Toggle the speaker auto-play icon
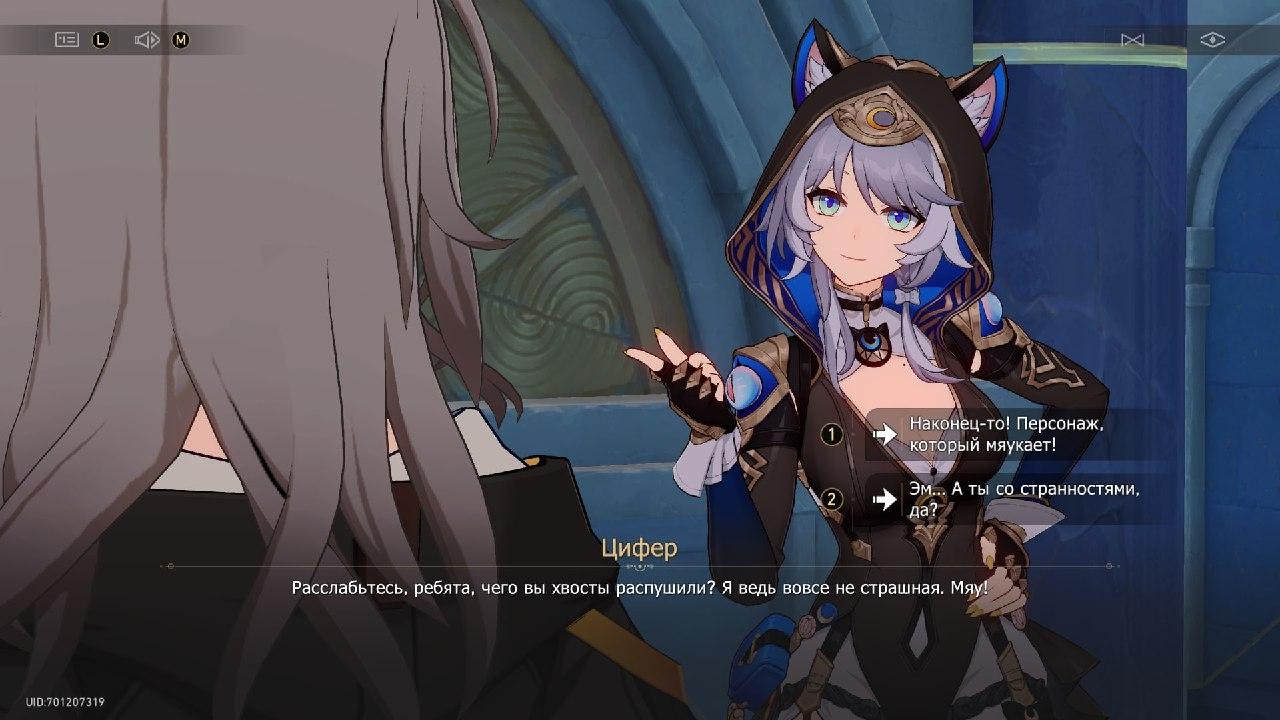Image resolution: width=1280 pixels, height=720 pixels. point(147,40)
